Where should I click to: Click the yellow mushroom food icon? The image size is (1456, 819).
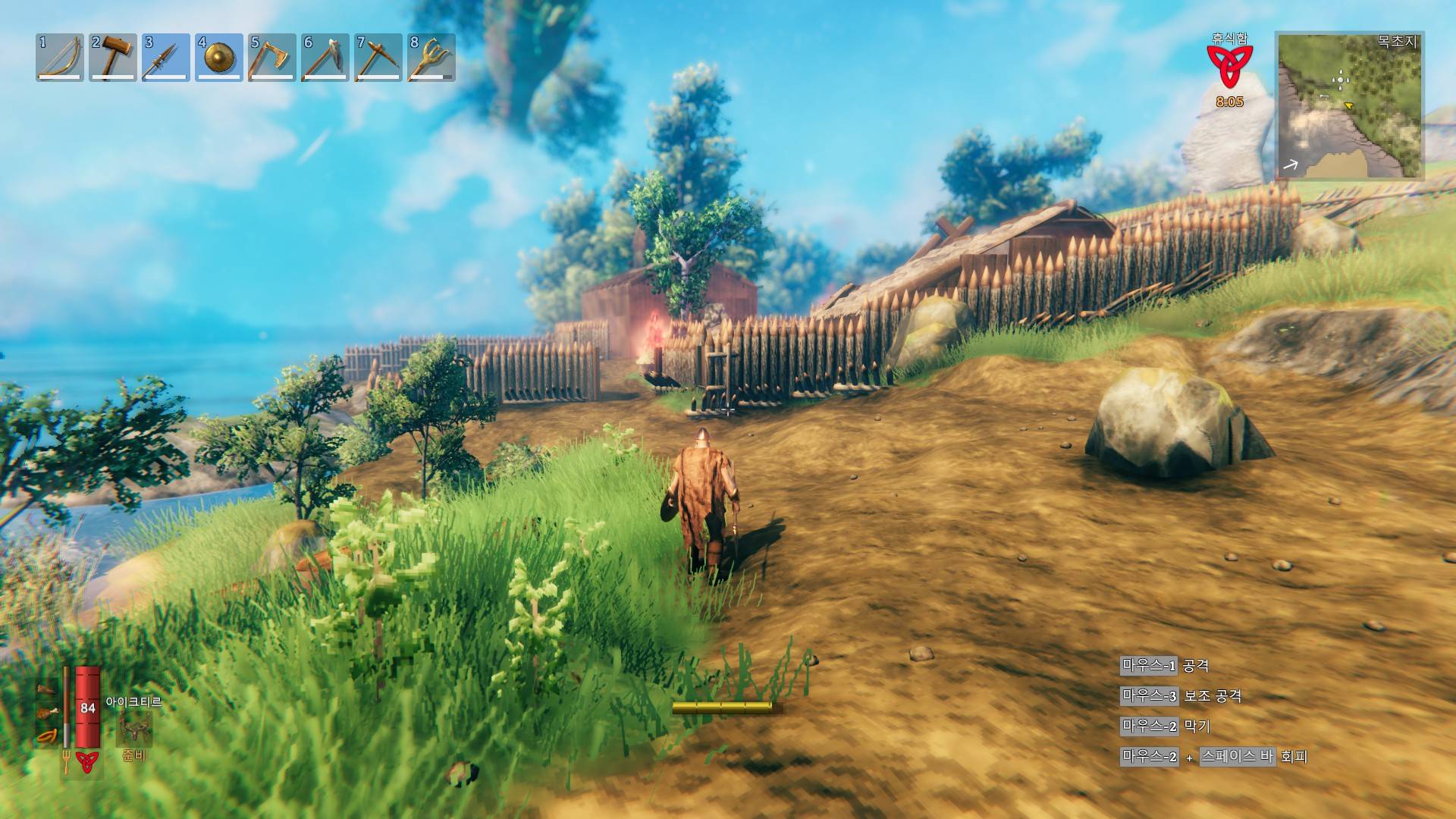pos(49,736)
